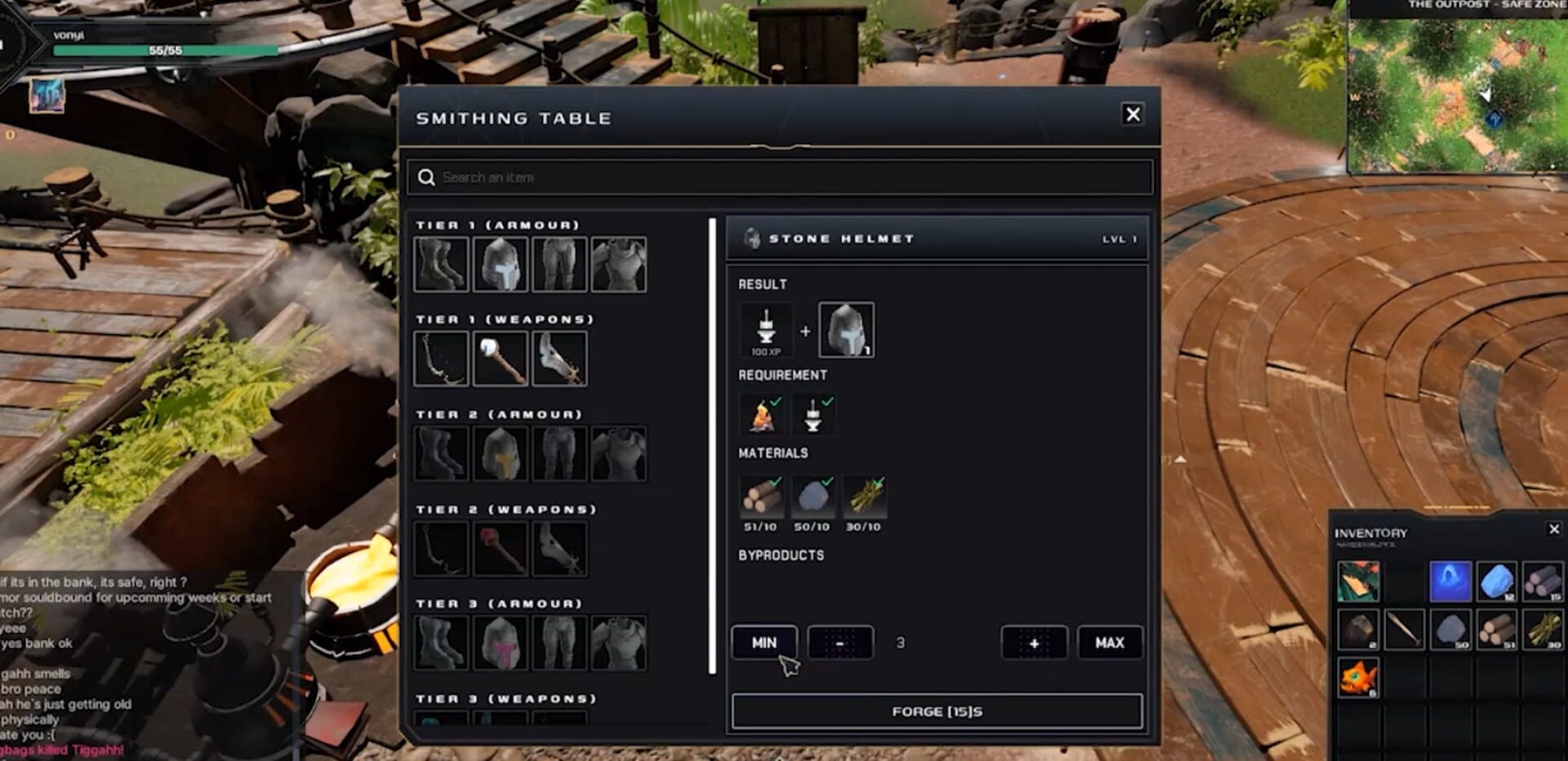Select the Tier 2 chestplate recipe
The height and width of the screenshot is (761, 1568).
pos(618,453)
